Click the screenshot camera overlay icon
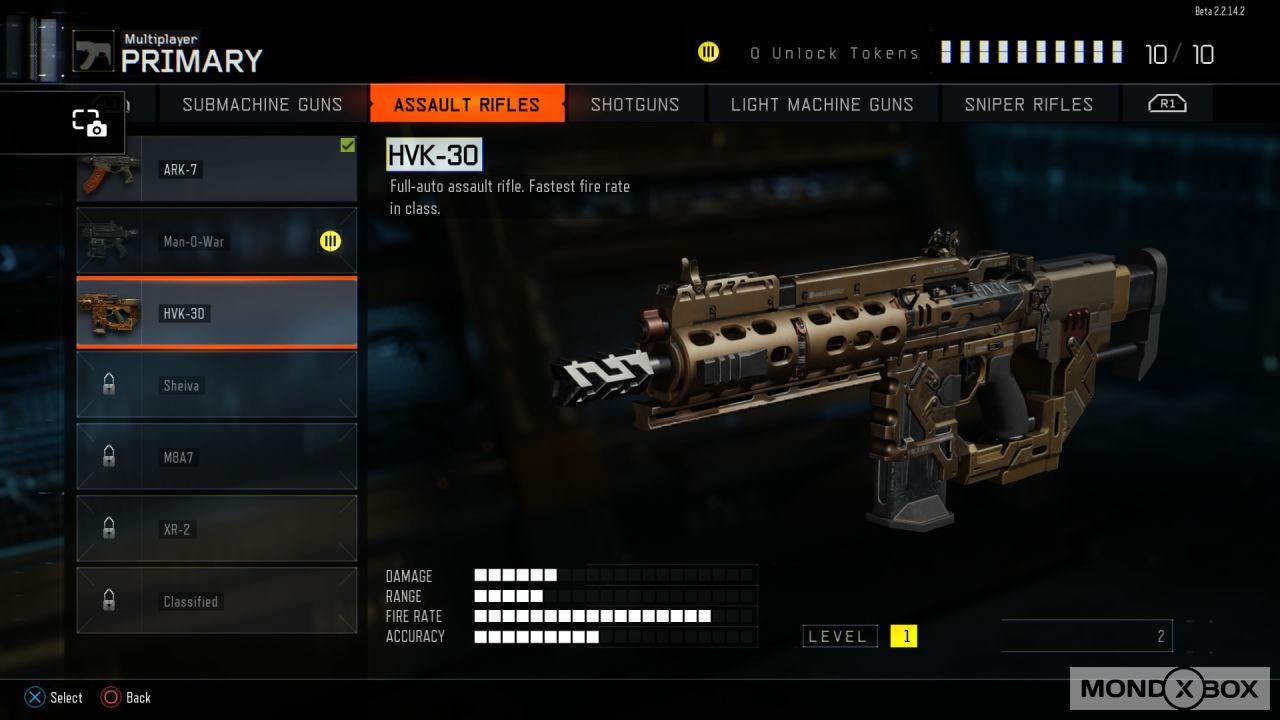 pyautogui.click(x=89, y=123)
